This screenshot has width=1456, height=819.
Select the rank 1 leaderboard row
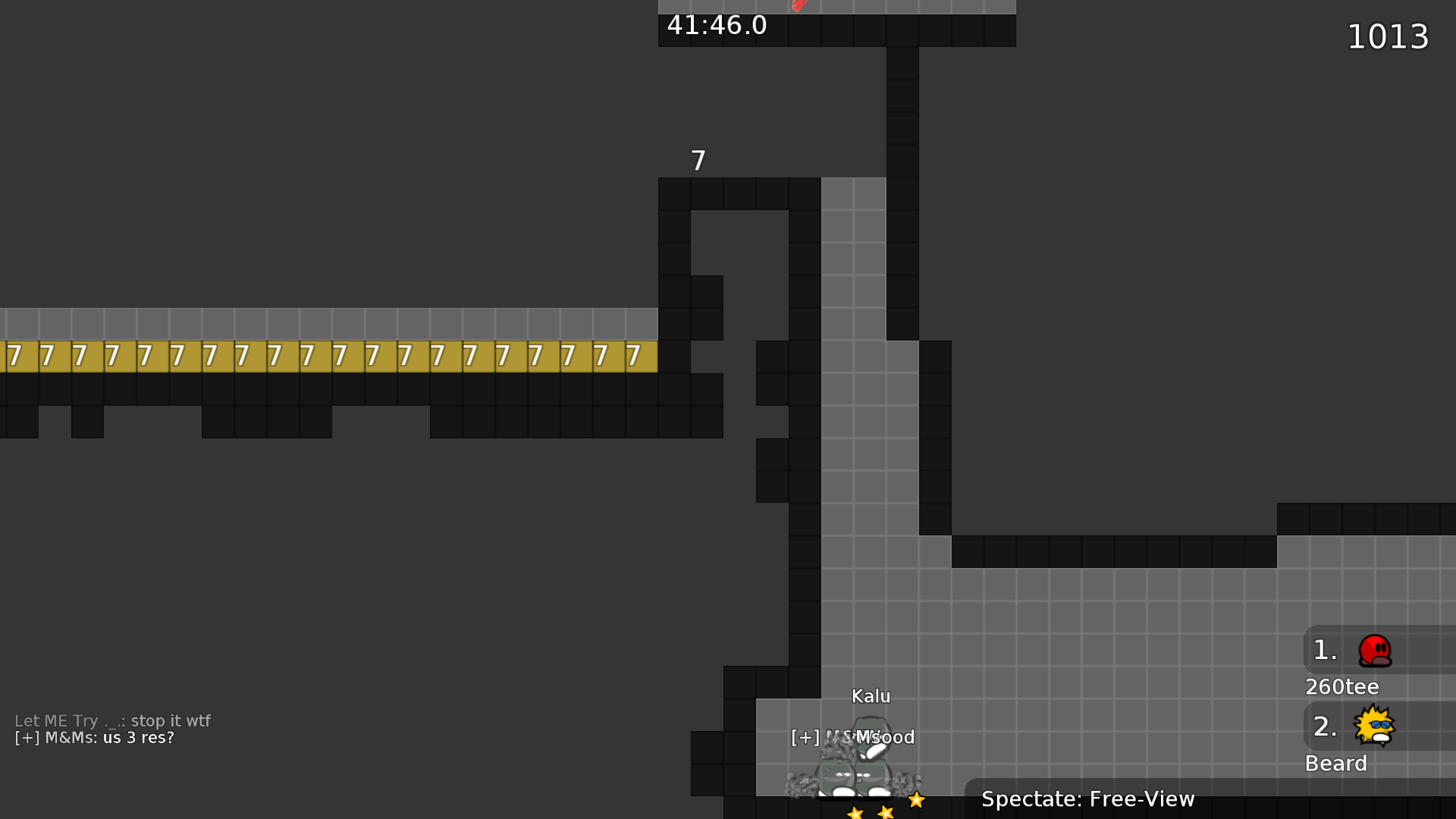coord(1365,651)
